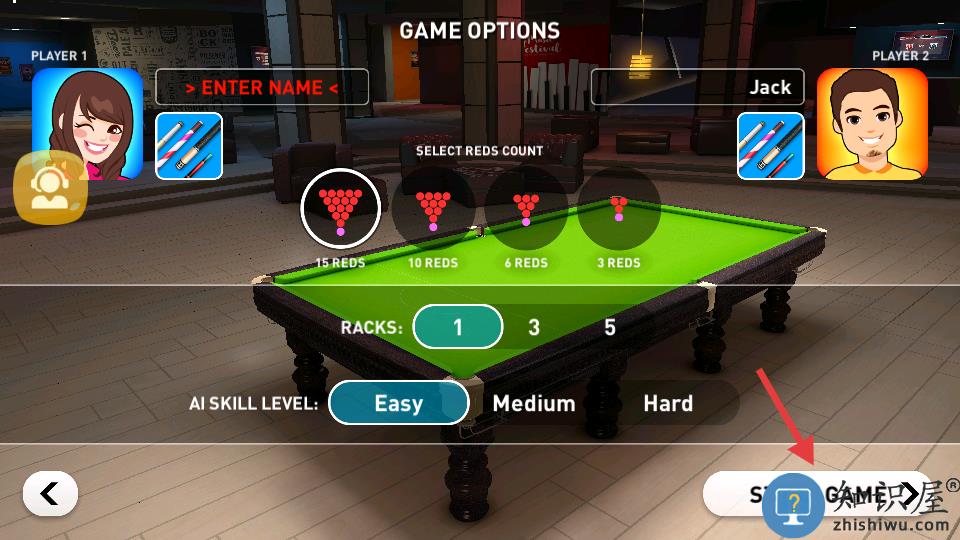The width and height of the screenshot is (960, 540).
Task: Choose 5 racks
Action: [x=610, y=327]
